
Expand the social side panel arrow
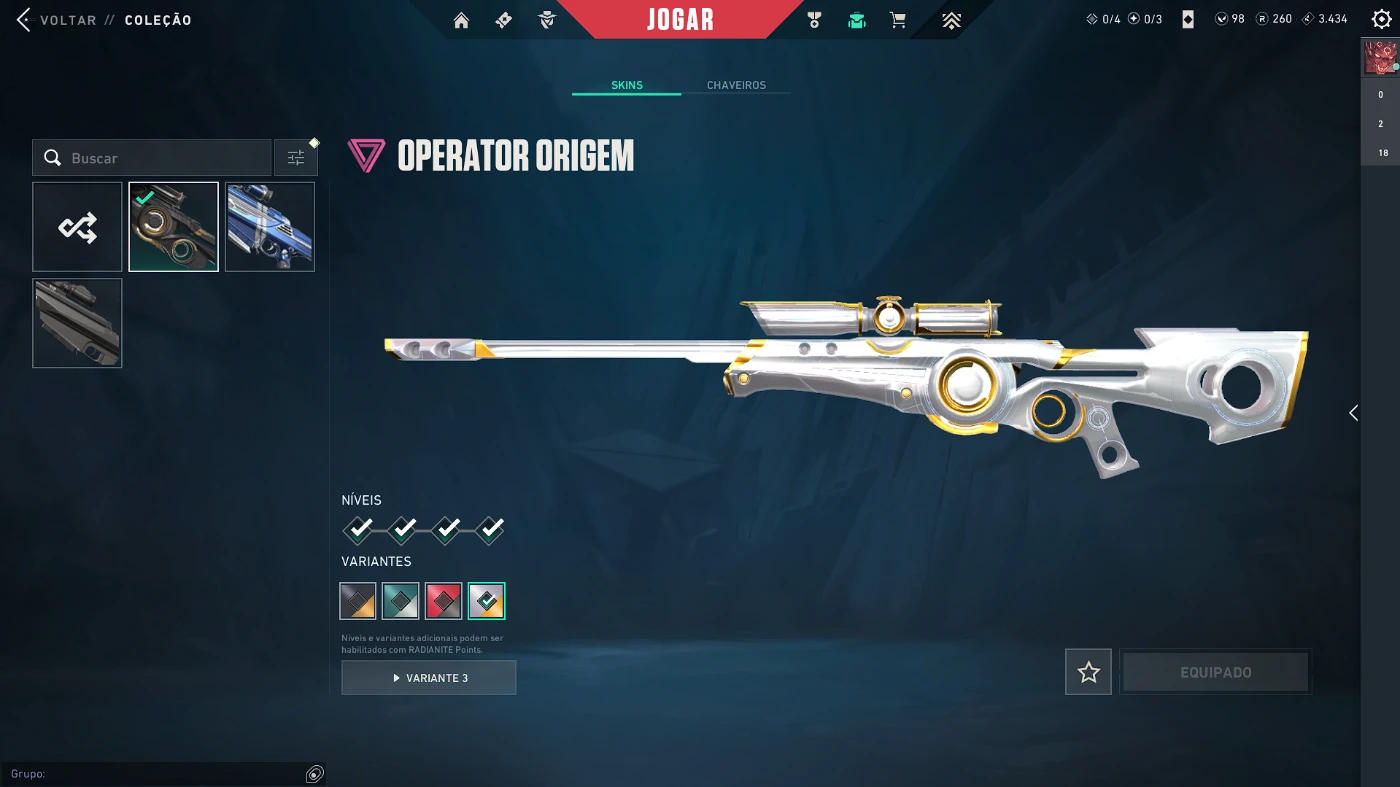[1353, 413]
